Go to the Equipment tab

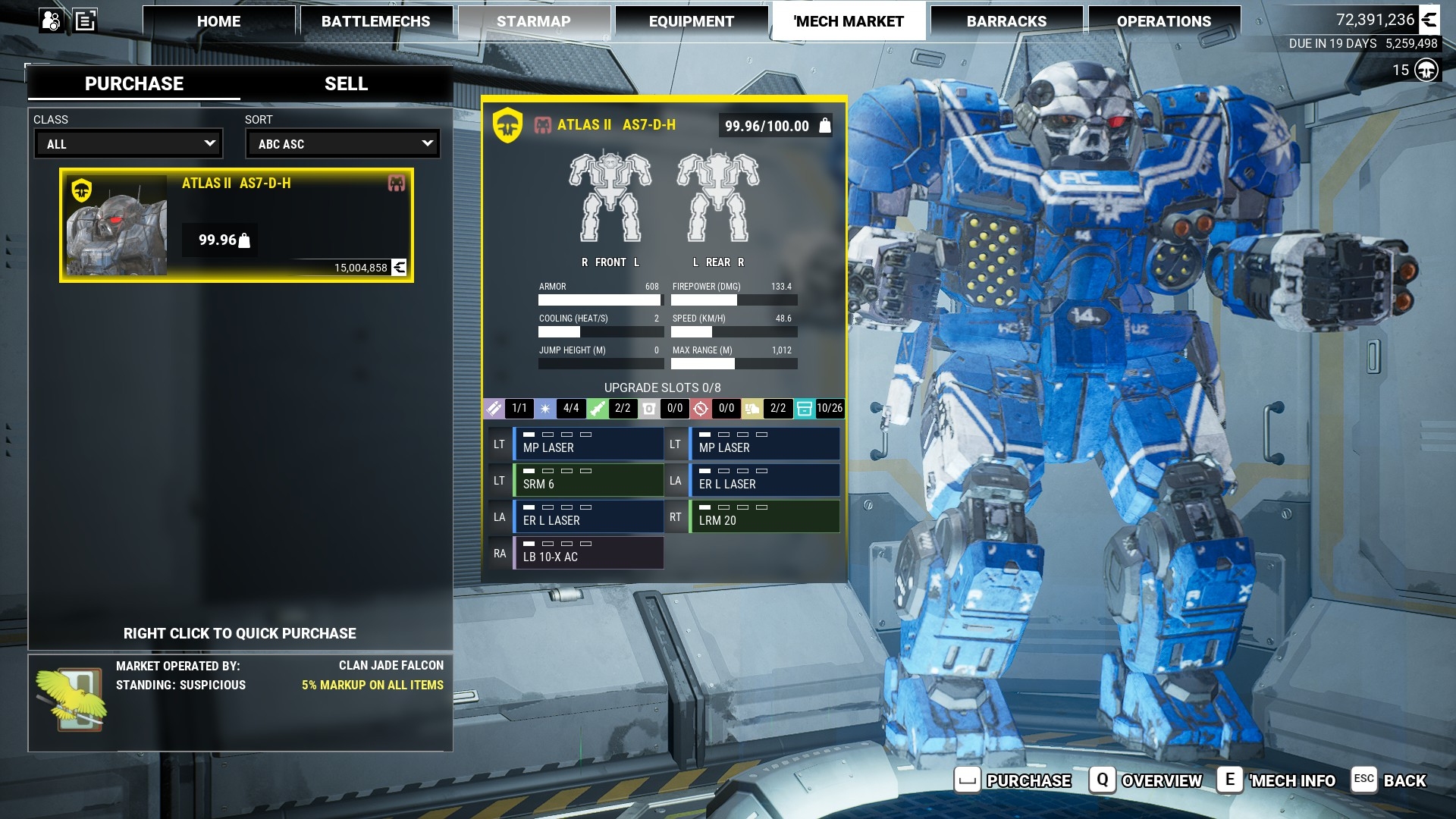[691, 21]
